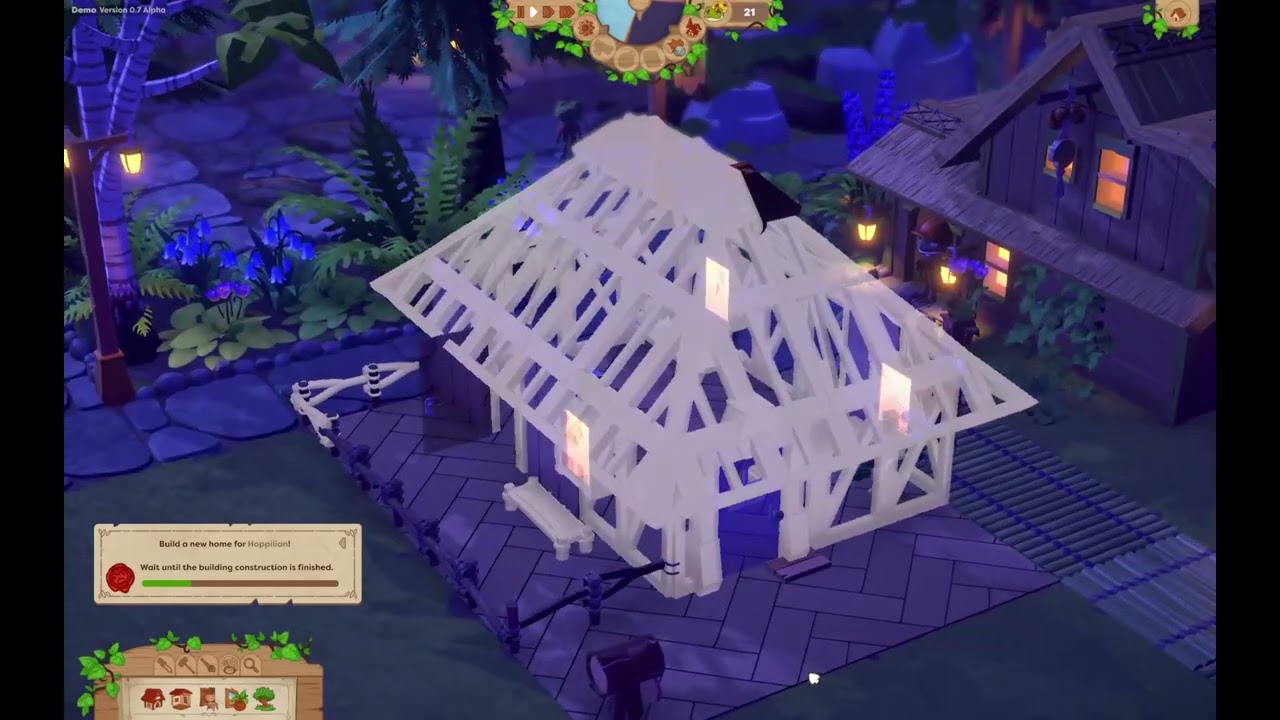Pause the game speed
Viewport: 1280px width, 720px height.
520,12
